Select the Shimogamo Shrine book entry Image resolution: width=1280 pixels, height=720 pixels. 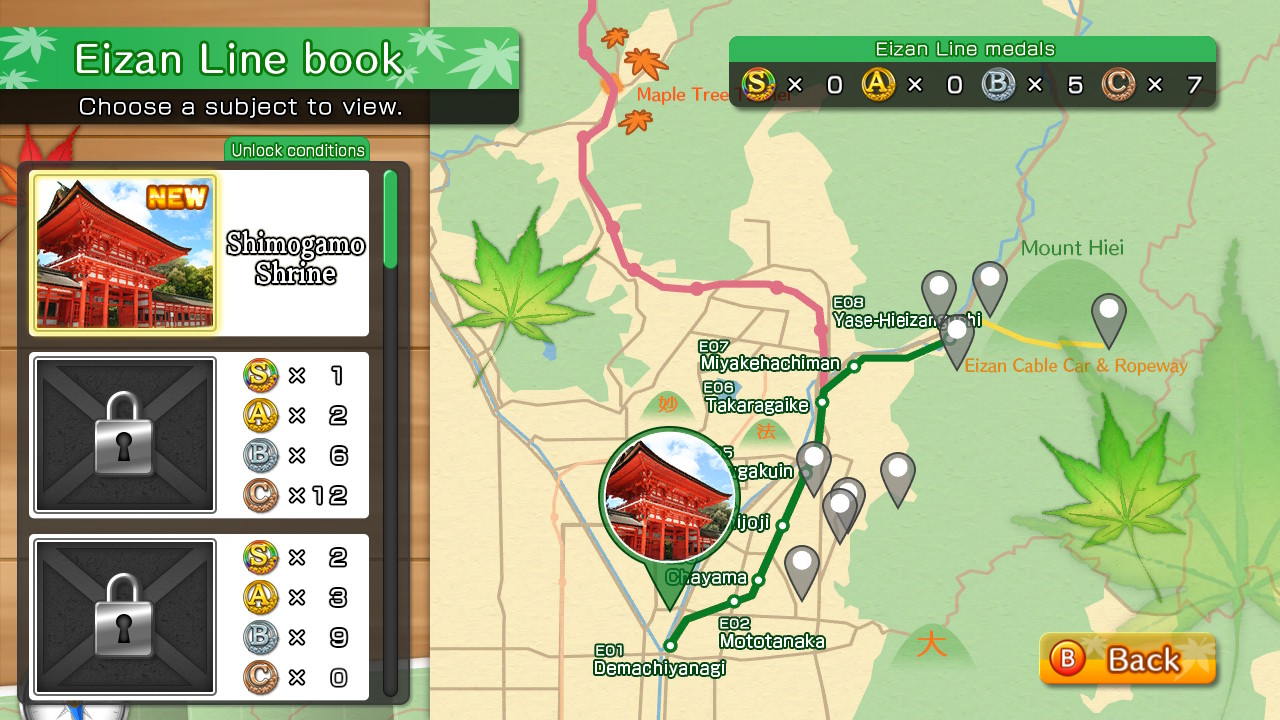point(200,253)
